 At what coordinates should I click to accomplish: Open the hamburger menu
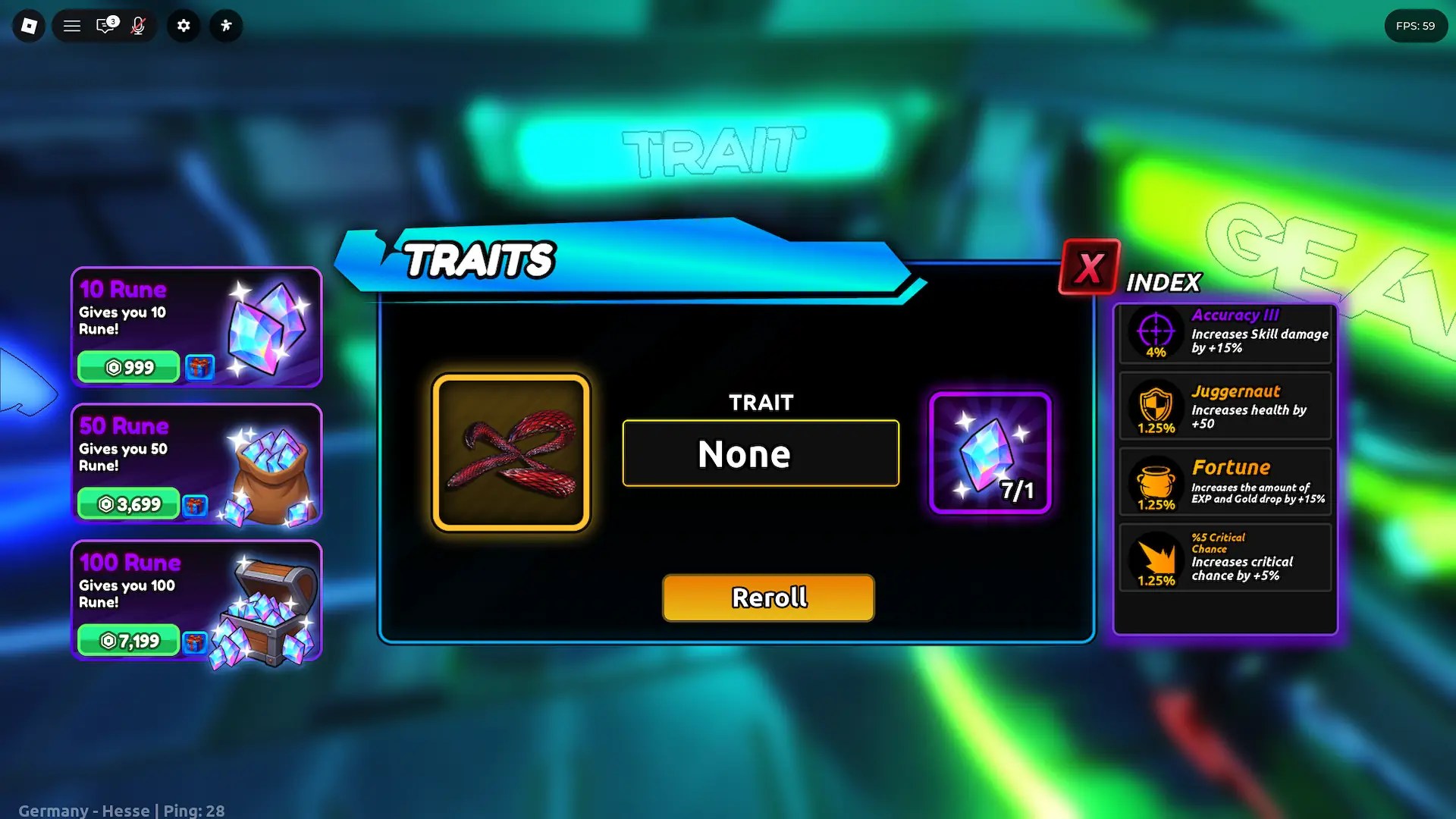point(71,25)
